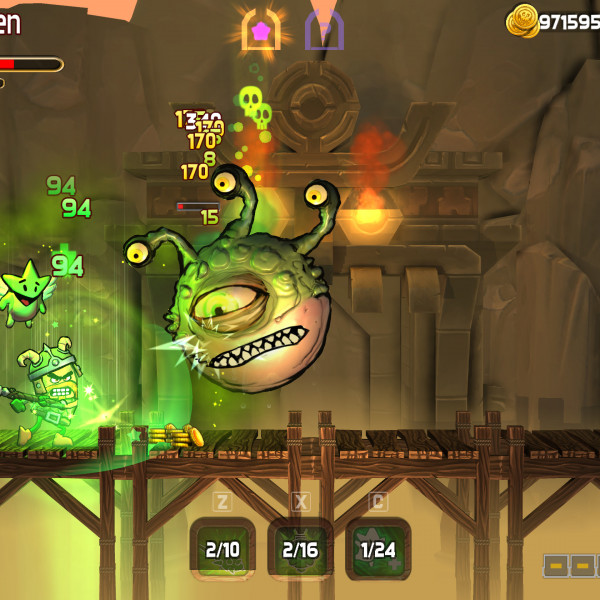The image size is (600, 600).
Task: Activate the skill slot showing 1/24
Action: (x=378, y=549)
